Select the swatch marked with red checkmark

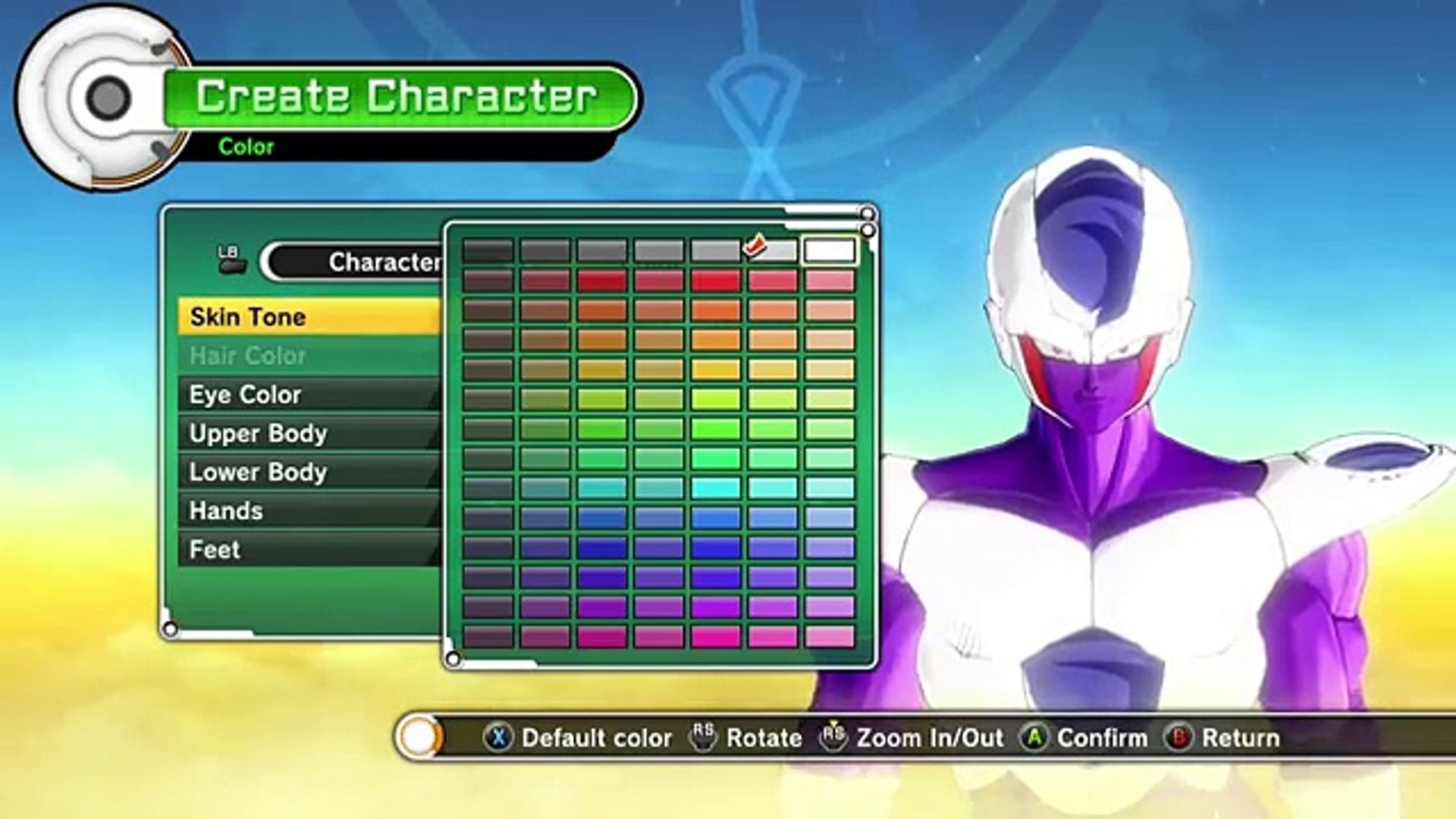(772, 251)
